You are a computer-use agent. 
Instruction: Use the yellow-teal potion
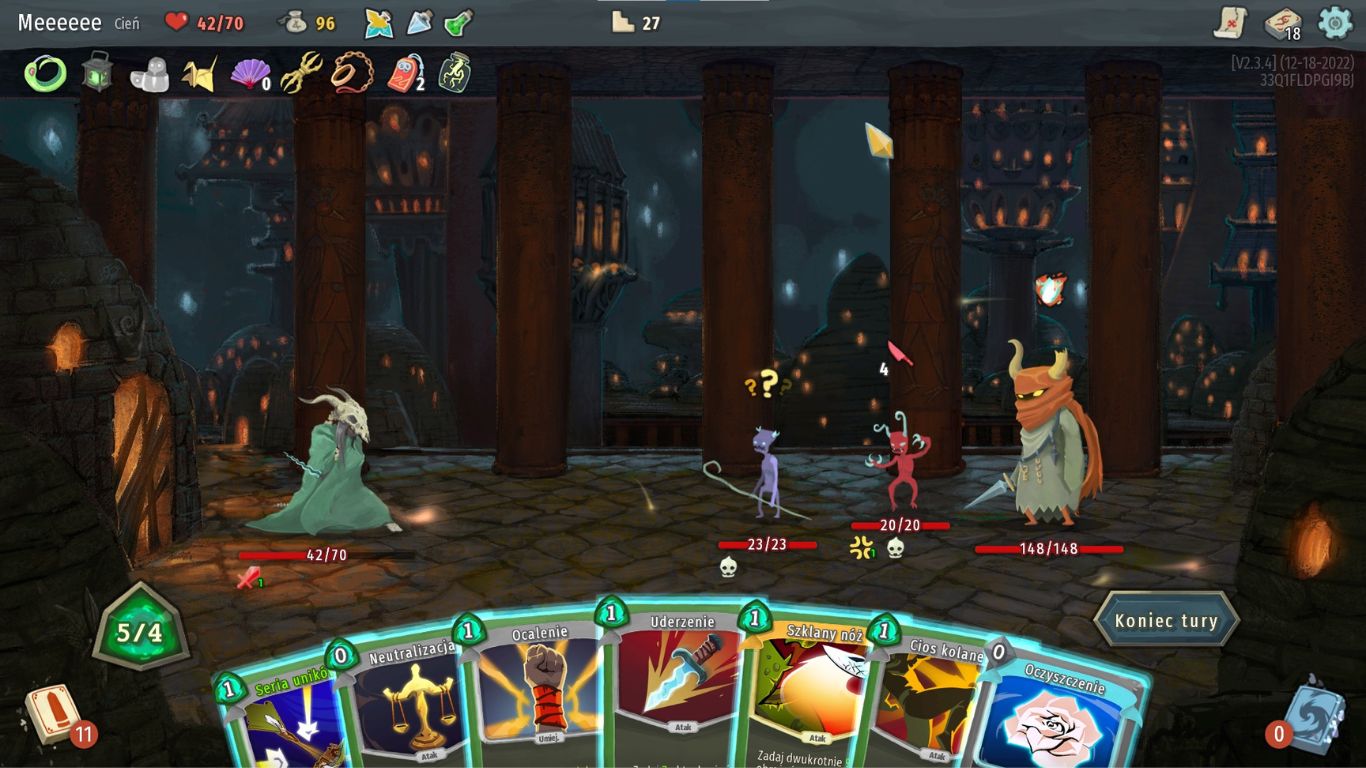coord(379,23)
